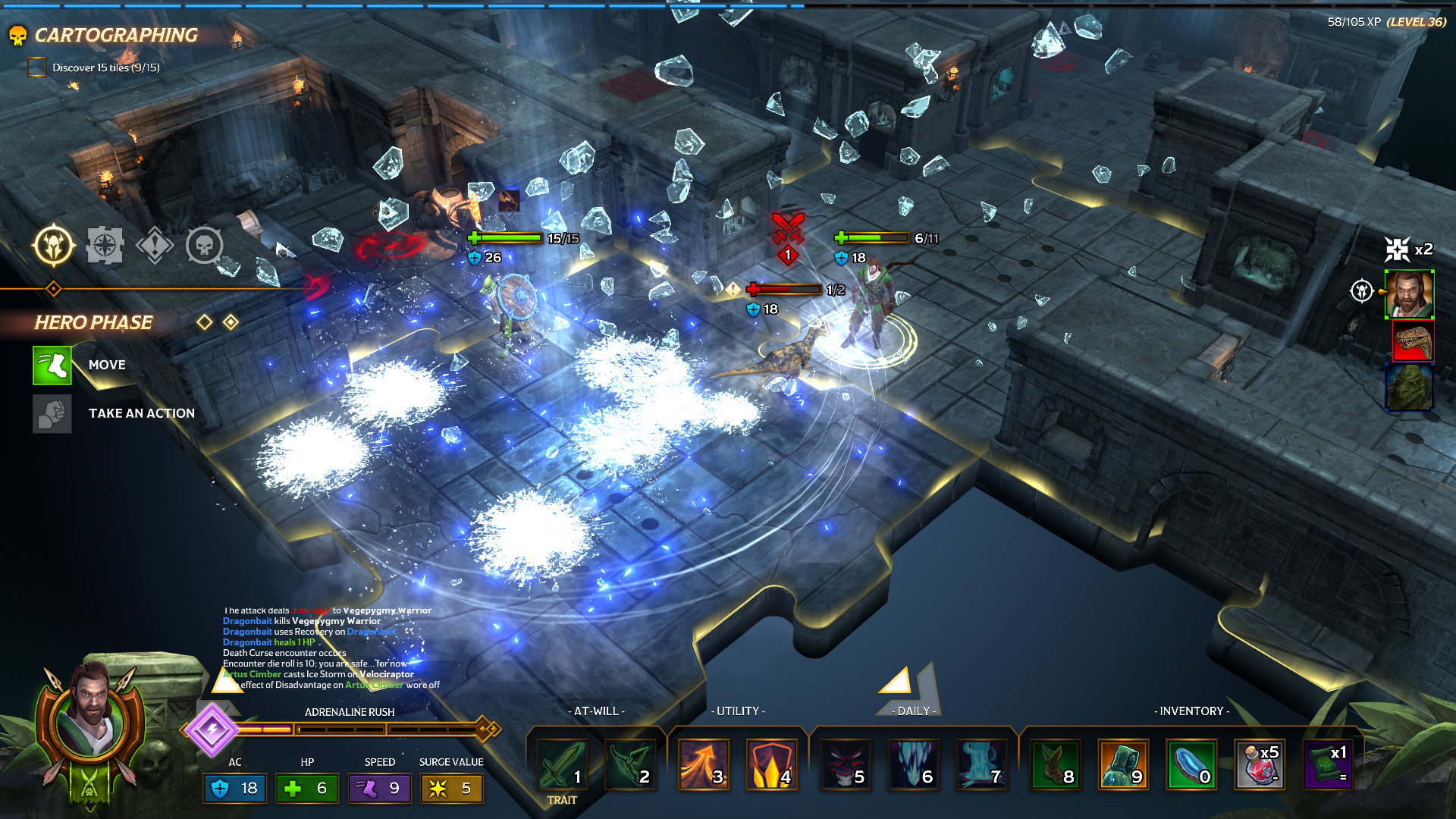Select the hero phase helmet icon
The height and width of the screenshot is (819, 1456).
(x=54, y=246)
